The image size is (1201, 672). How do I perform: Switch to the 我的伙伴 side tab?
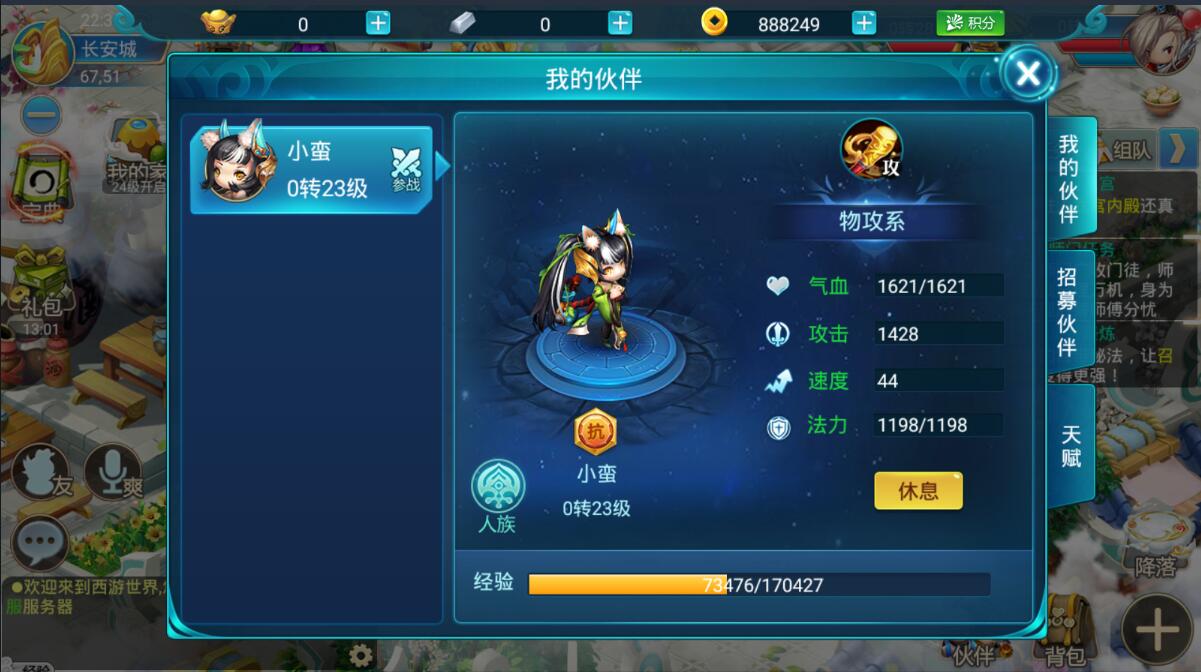1068,178
